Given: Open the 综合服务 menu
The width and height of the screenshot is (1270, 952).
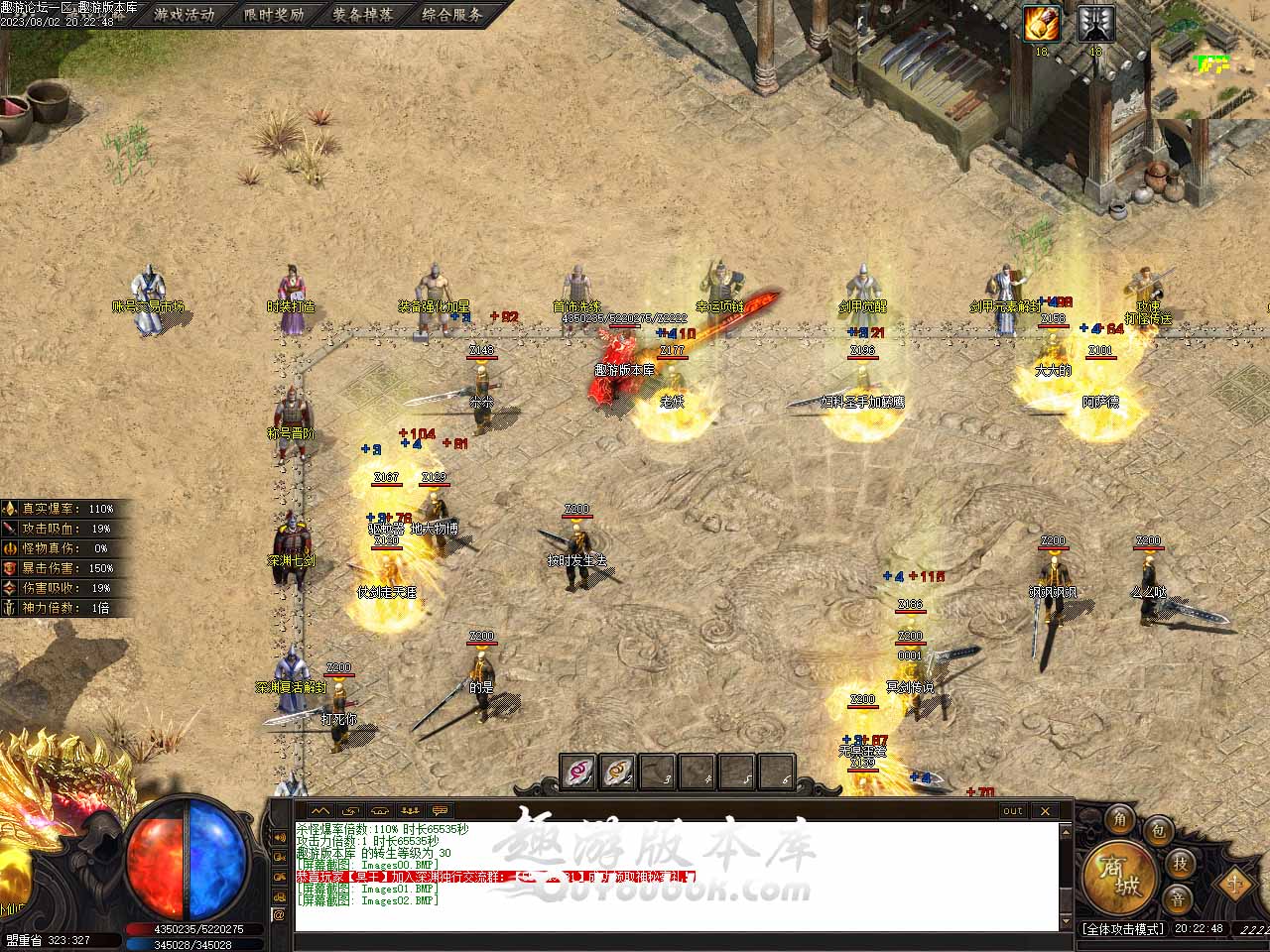Looking at the screenshot, I should pyautogui.click(x=451, y=15).
